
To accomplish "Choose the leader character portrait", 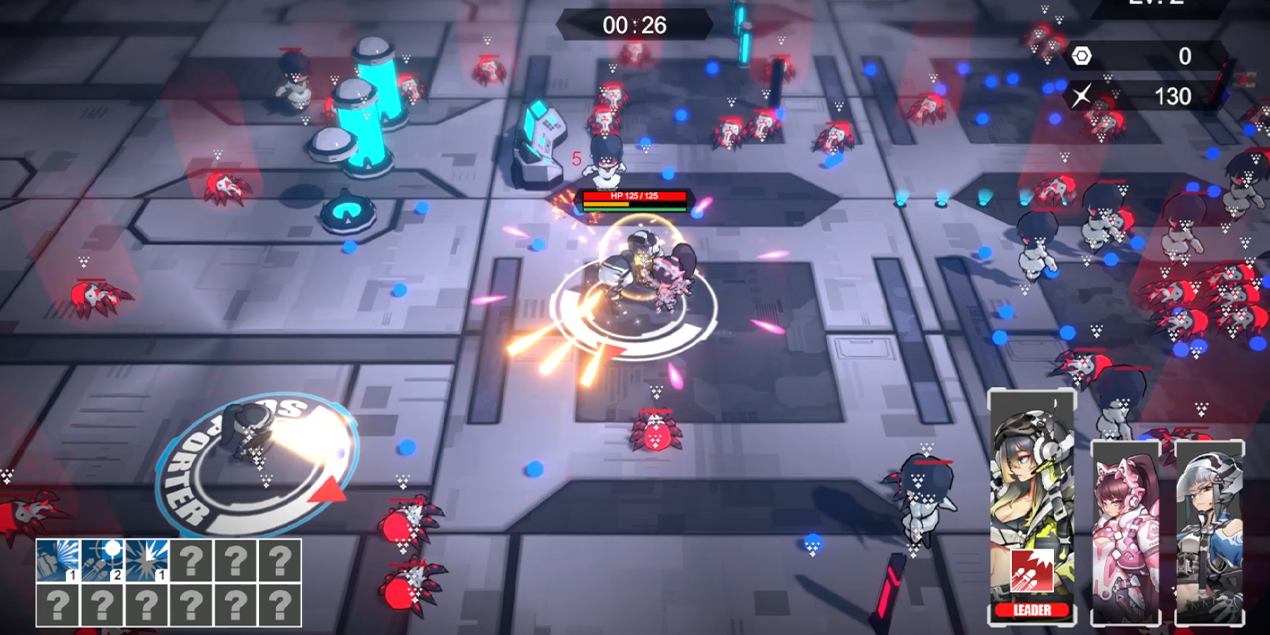I will pyautogui.click(x=1031, y=470).
